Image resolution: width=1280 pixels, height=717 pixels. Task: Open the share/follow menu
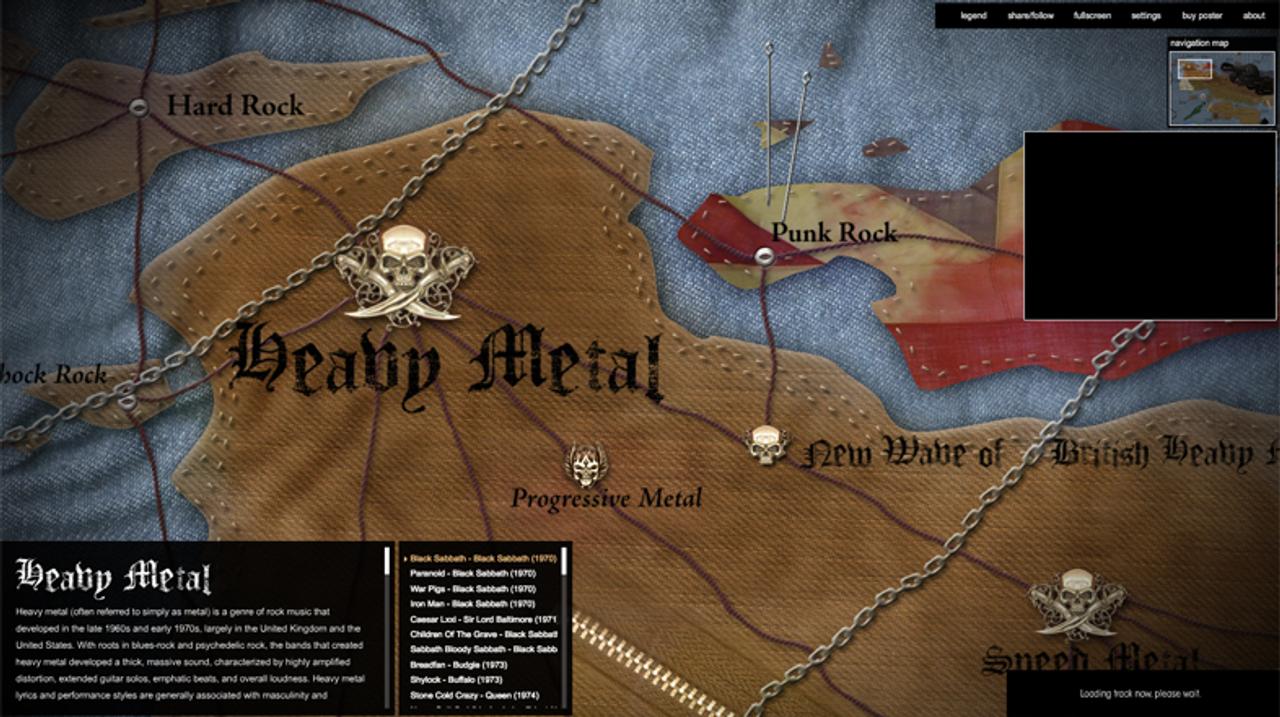[1030, 16]
